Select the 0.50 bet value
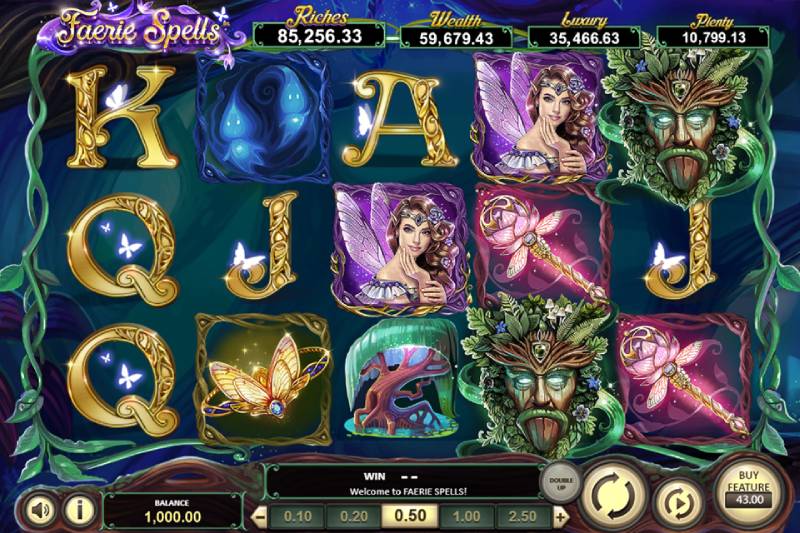The width and height of the screenshot is (800, 533). [x=410, y=516]
